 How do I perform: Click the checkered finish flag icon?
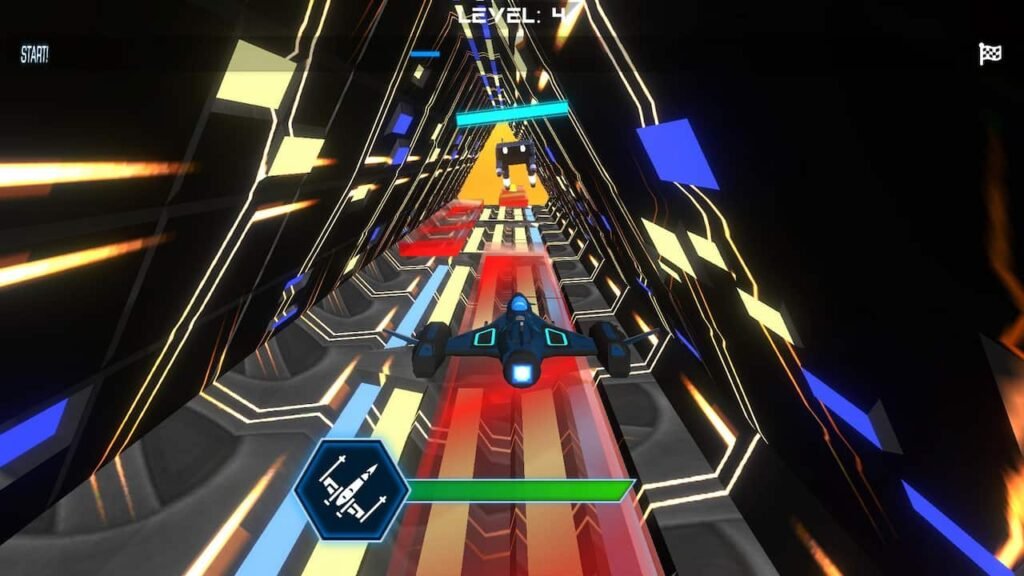pyautogui.click(x=989, y=54)
